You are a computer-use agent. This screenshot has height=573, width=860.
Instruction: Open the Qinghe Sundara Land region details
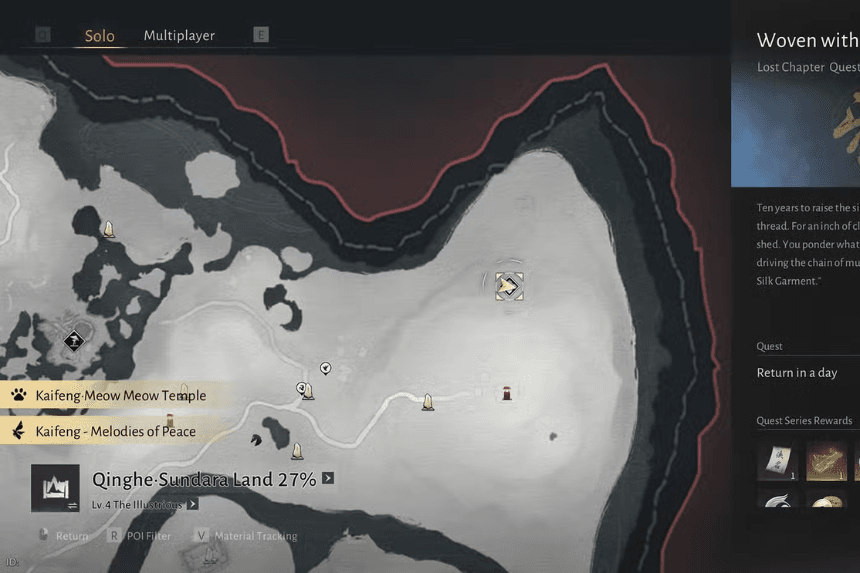pos(204,480)
